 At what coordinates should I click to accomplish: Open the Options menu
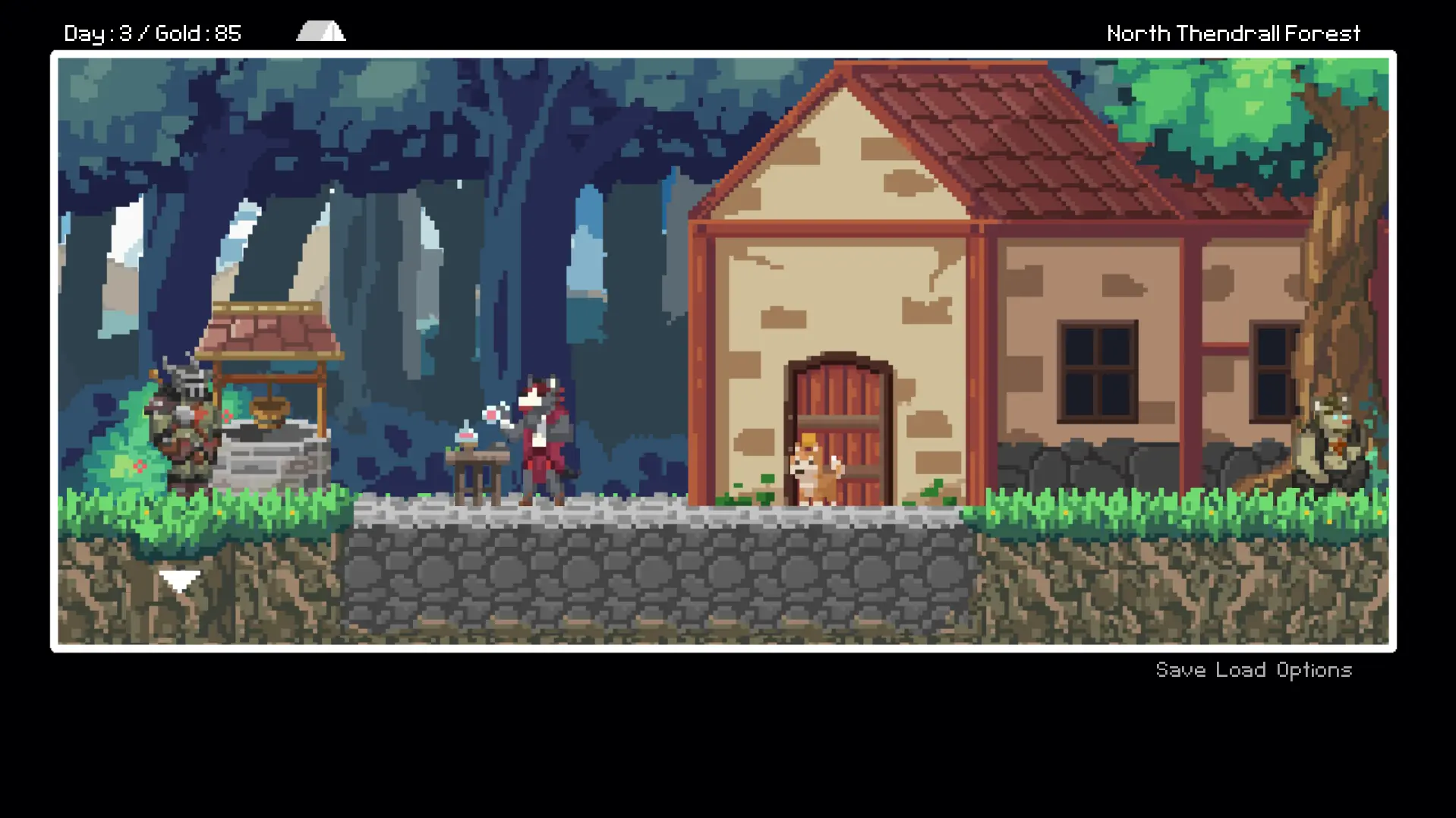[x=1314, y=670]
